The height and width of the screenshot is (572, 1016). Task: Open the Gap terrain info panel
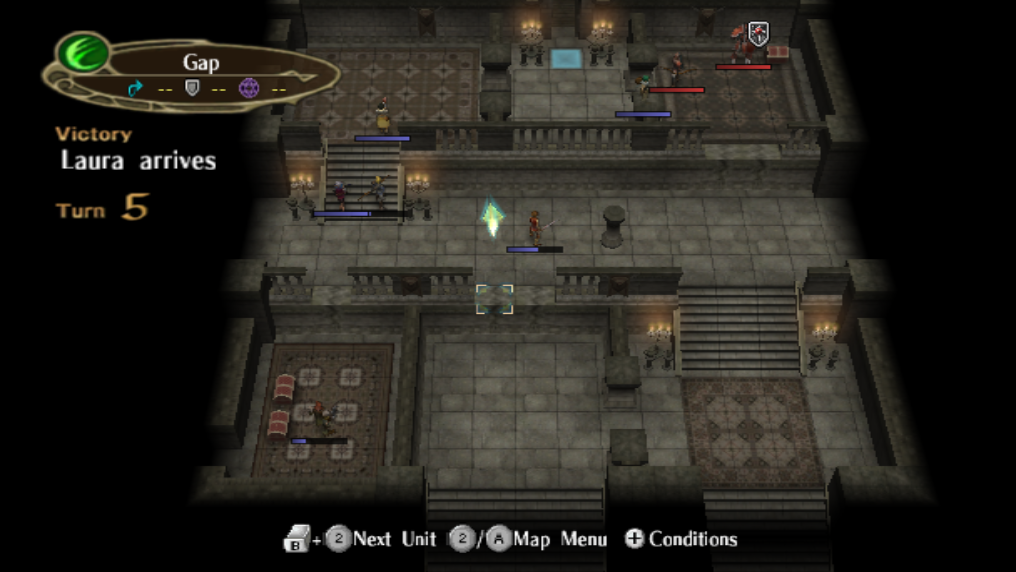pyautogui.click(x=201, y=74)
